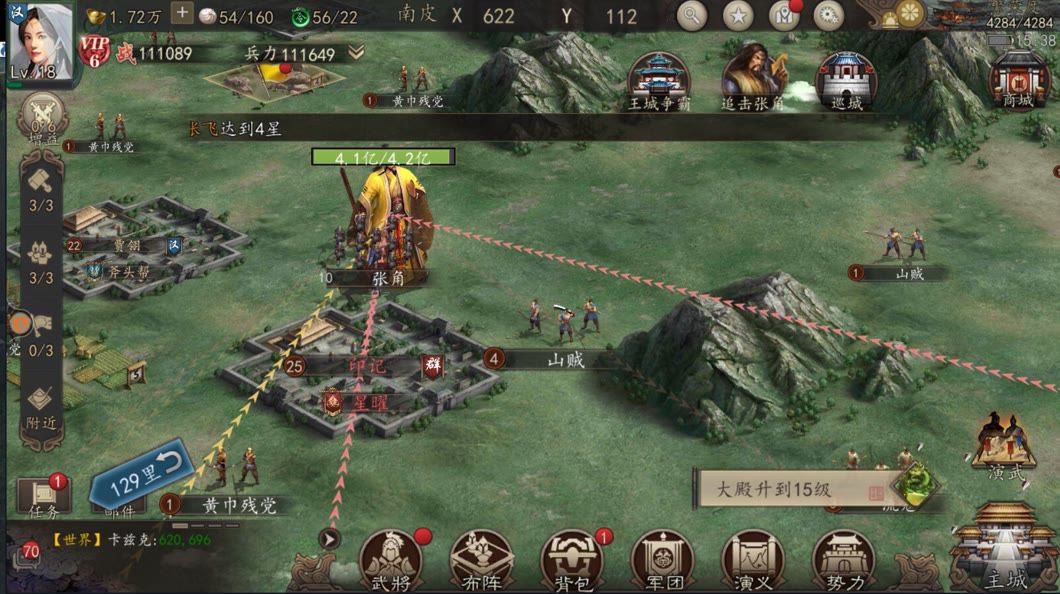Open the 军团 legion menu
1060x594 pixels.
(662, 559)
